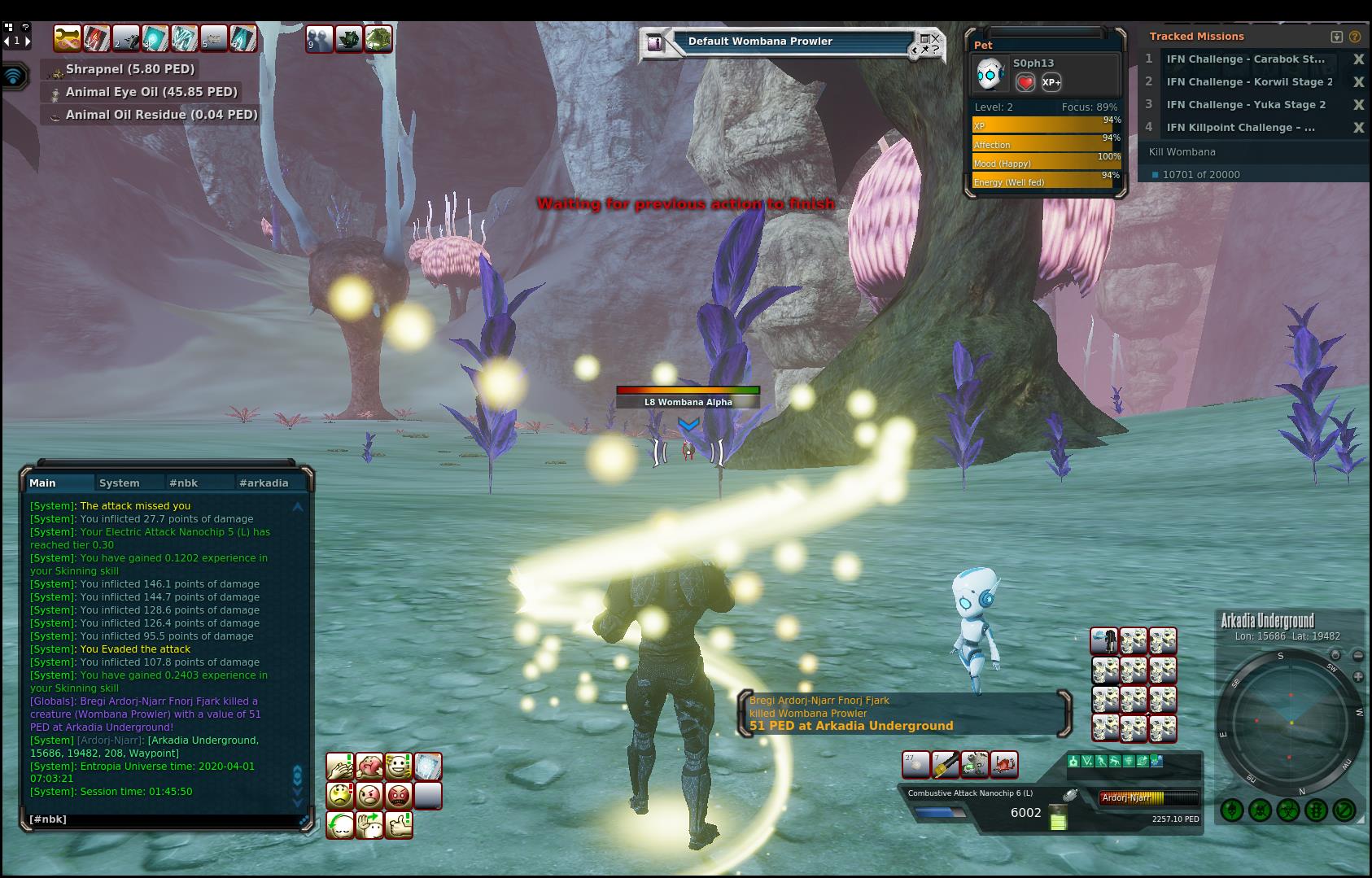This screenshot has height=878, width=1372.
Task: Perform the clapping hands emote
Action: (x=340, y=766)
